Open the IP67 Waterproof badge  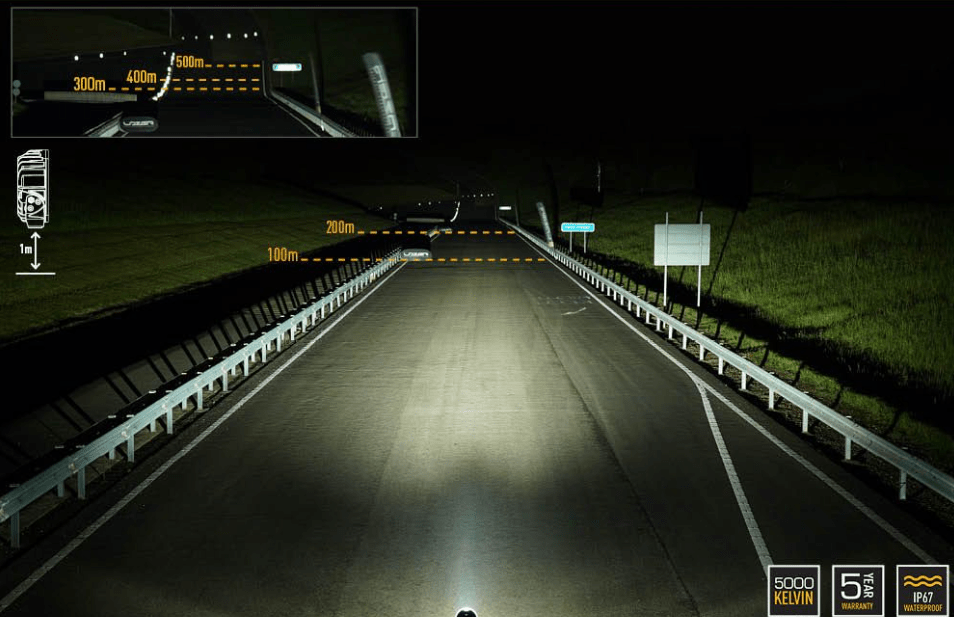922,590
